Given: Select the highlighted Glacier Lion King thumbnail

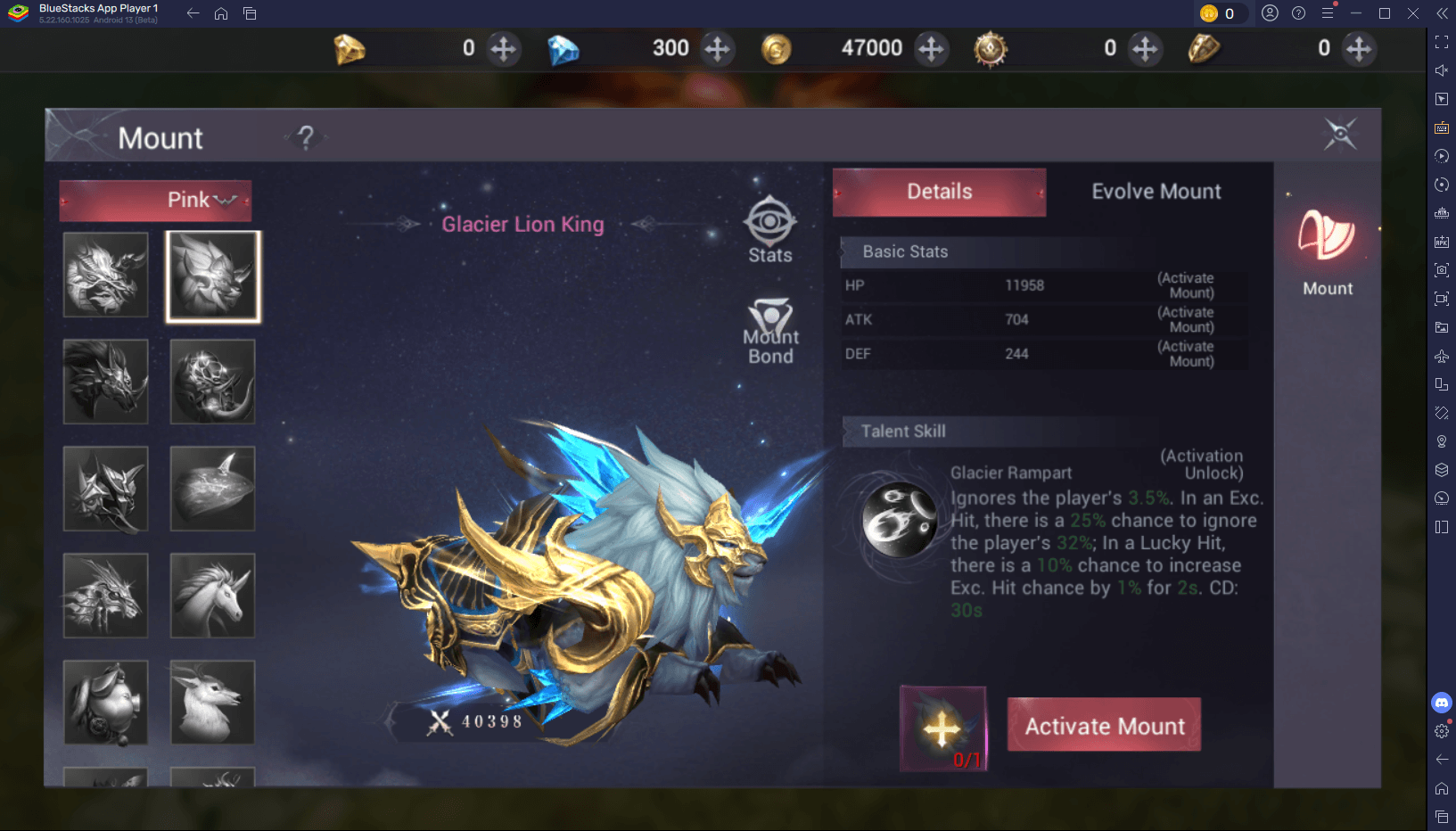Looking at the screenshot, I should click(213, 276).
